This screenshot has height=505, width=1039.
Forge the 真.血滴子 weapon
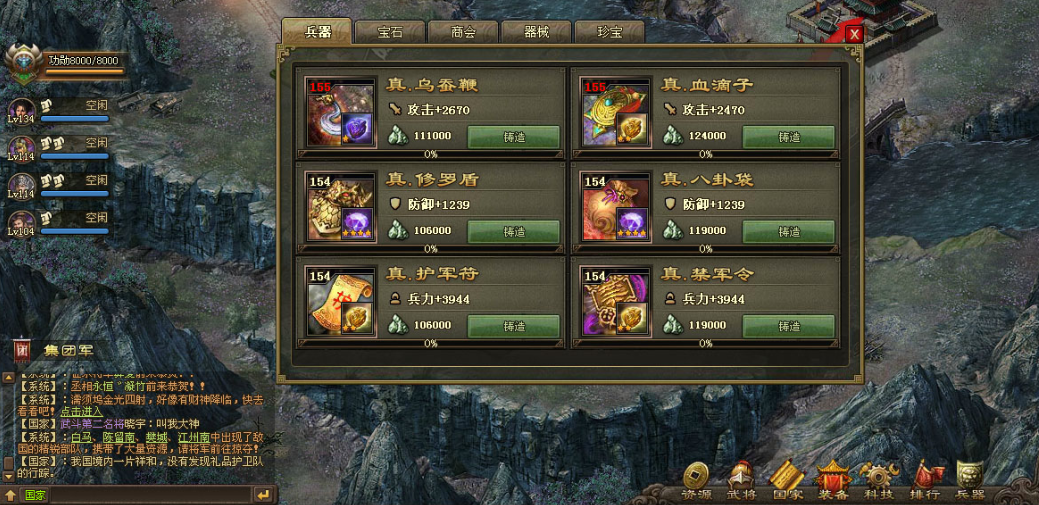coord(788,137)
